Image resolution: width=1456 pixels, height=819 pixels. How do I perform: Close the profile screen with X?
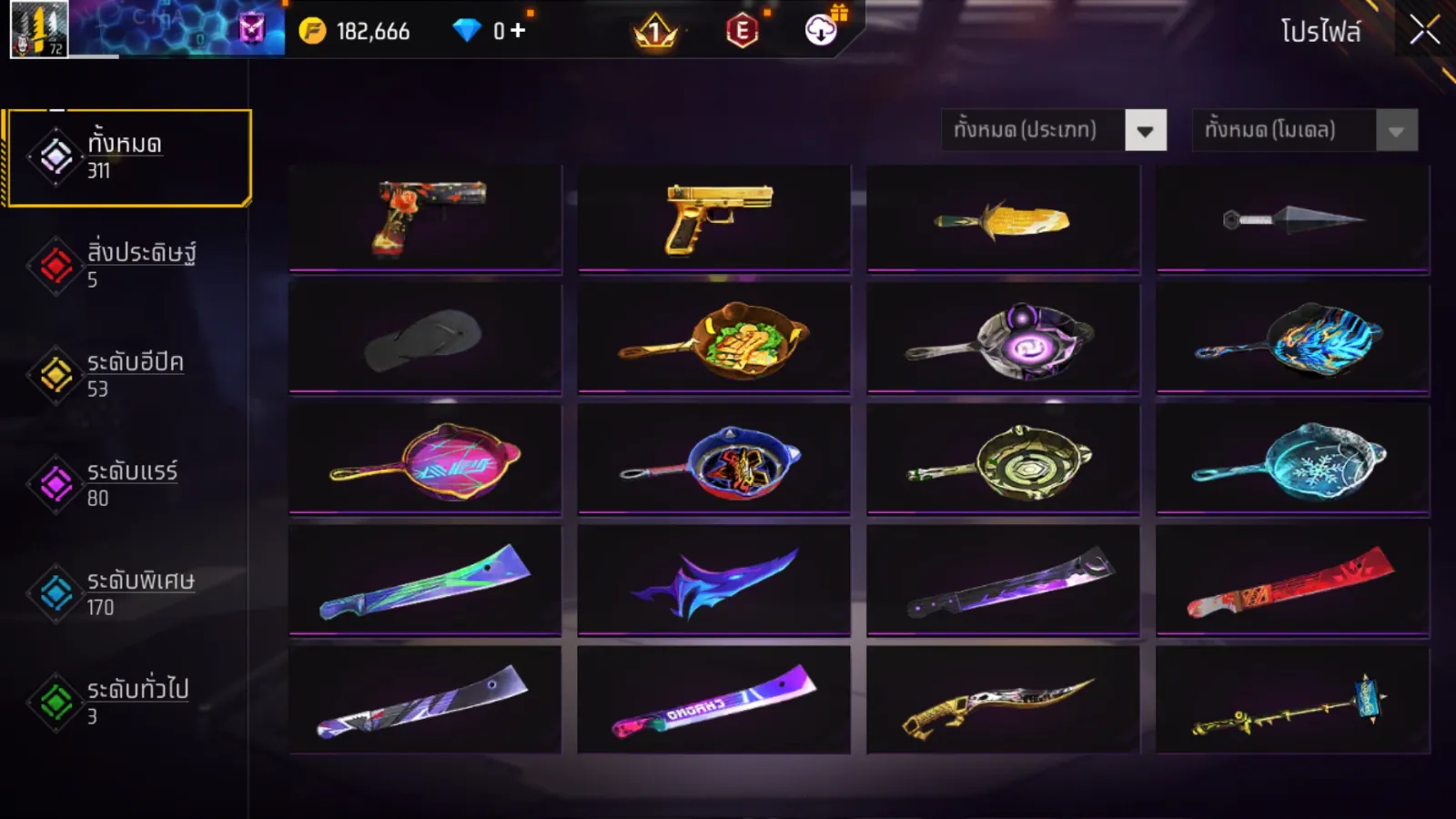(x=1424, y=31)
